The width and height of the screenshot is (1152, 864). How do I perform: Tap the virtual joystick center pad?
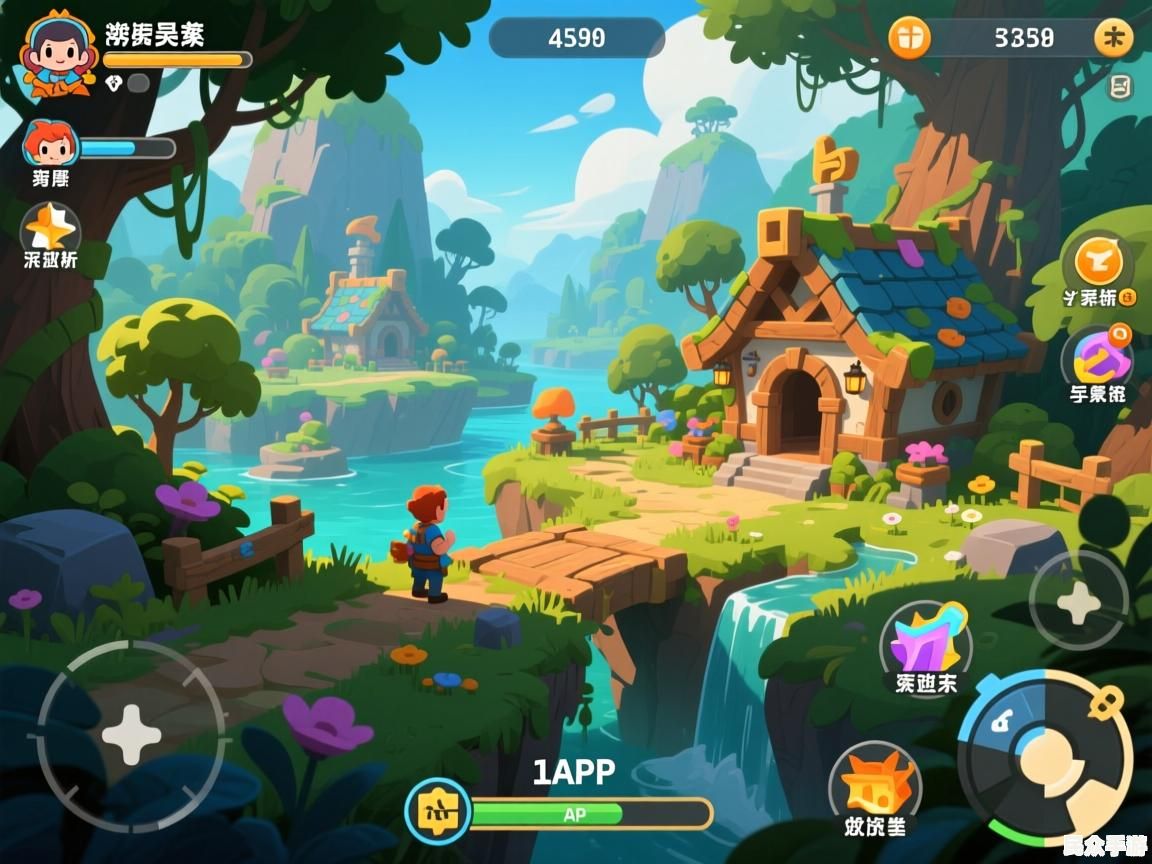pos(131,735)
